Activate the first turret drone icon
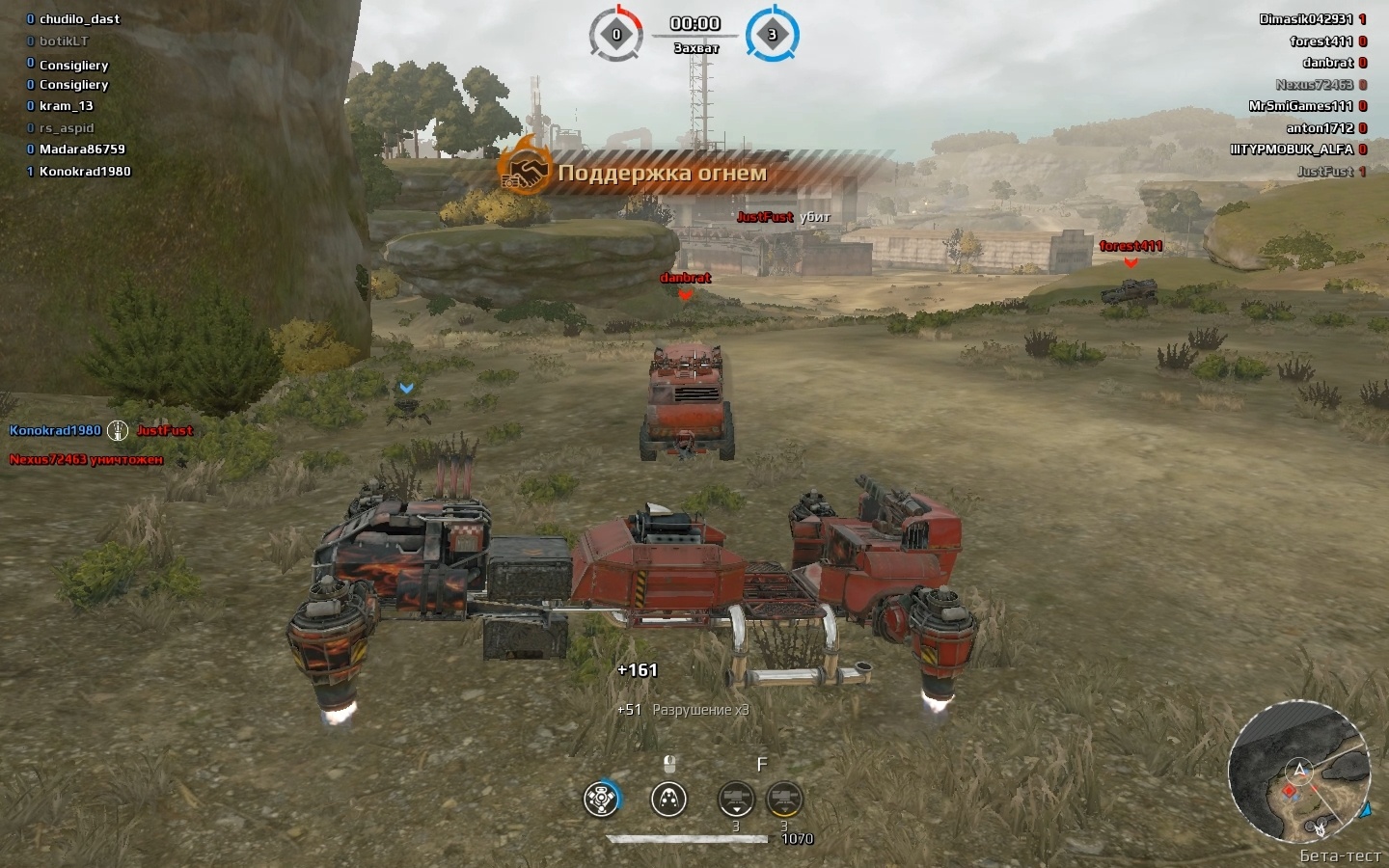1389x868 pixels. click(x=737, y=798)
